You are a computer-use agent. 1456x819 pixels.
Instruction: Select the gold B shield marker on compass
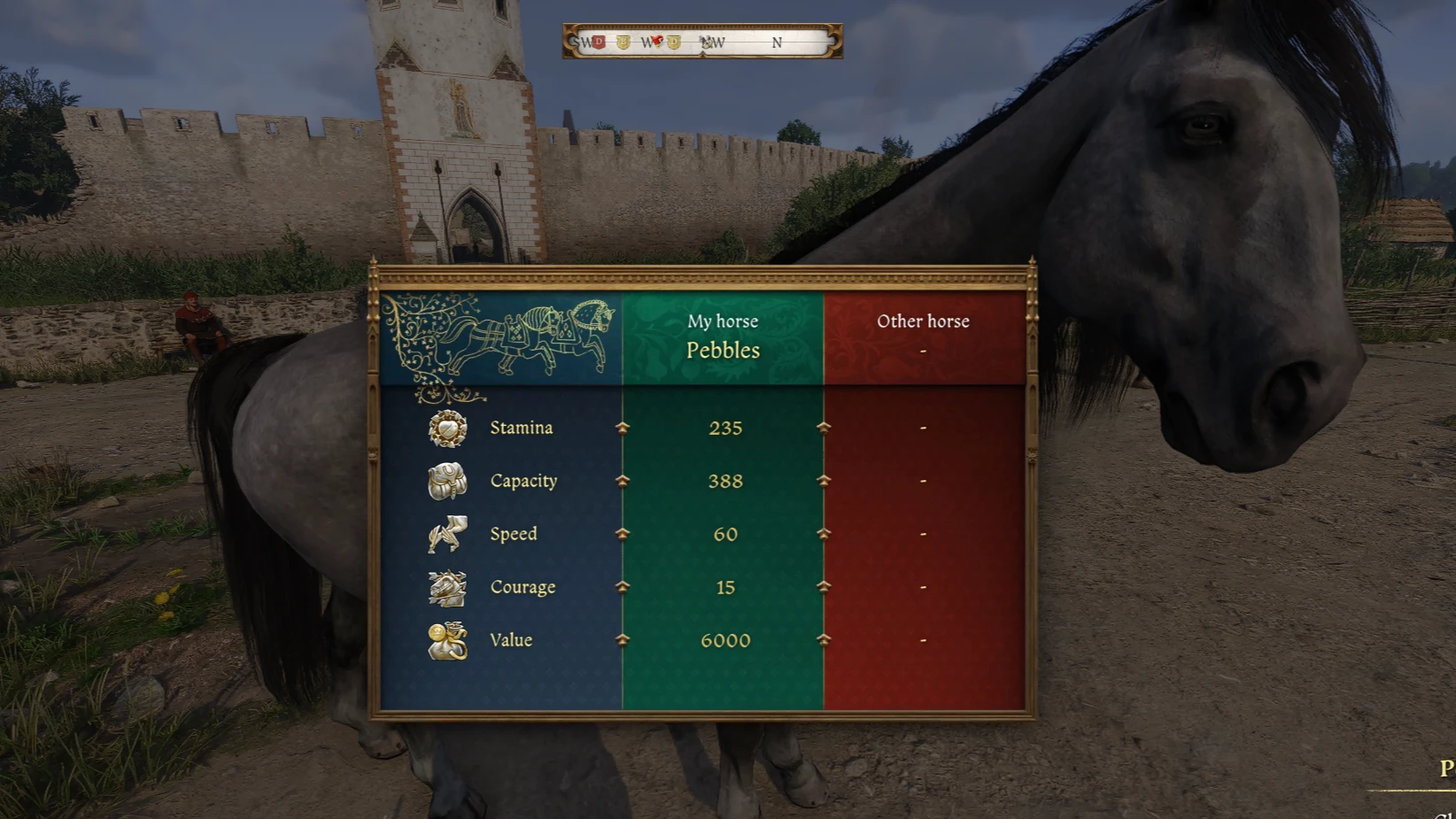point(623,42)
